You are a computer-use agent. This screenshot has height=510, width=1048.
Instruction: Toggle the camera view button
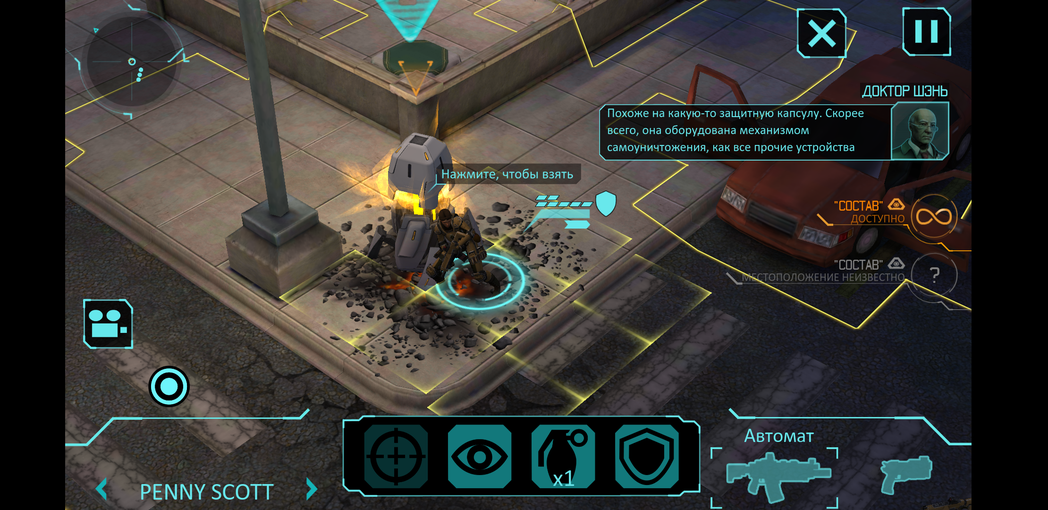coord(108,324)
